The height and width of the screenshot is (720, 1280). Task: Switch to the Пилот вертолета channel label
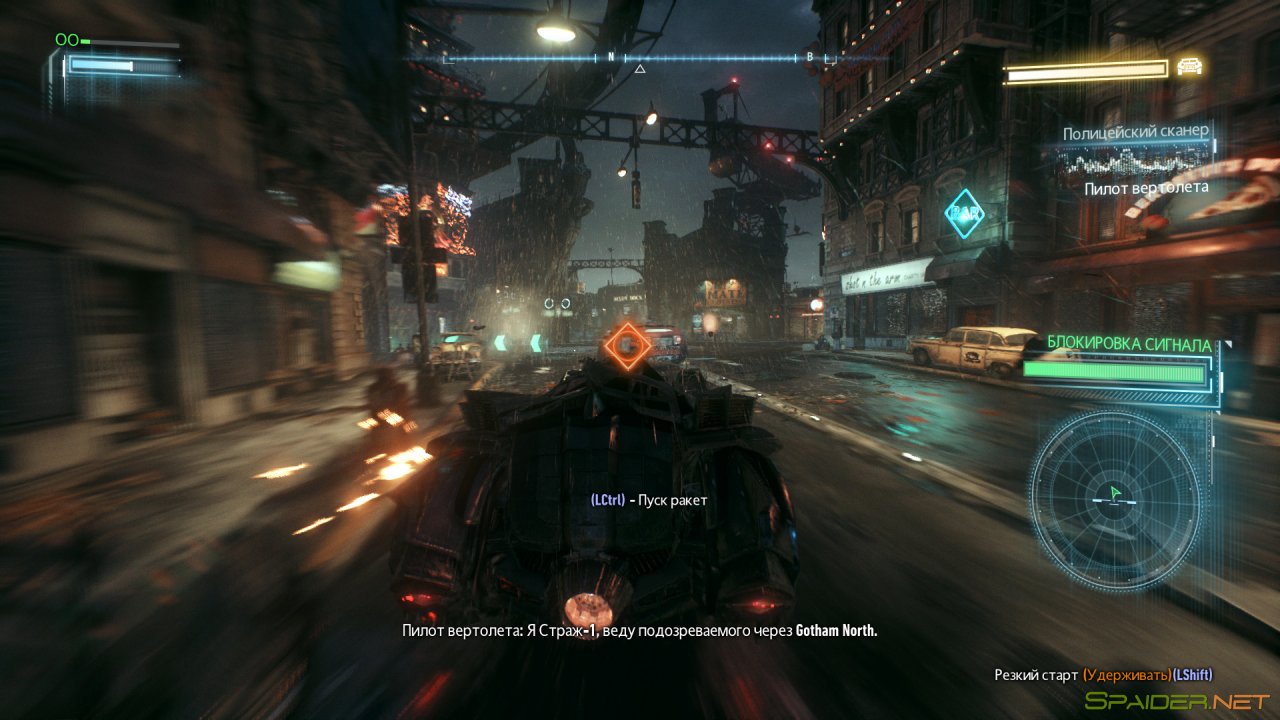pyautogui.click(x=1146, y=186)
